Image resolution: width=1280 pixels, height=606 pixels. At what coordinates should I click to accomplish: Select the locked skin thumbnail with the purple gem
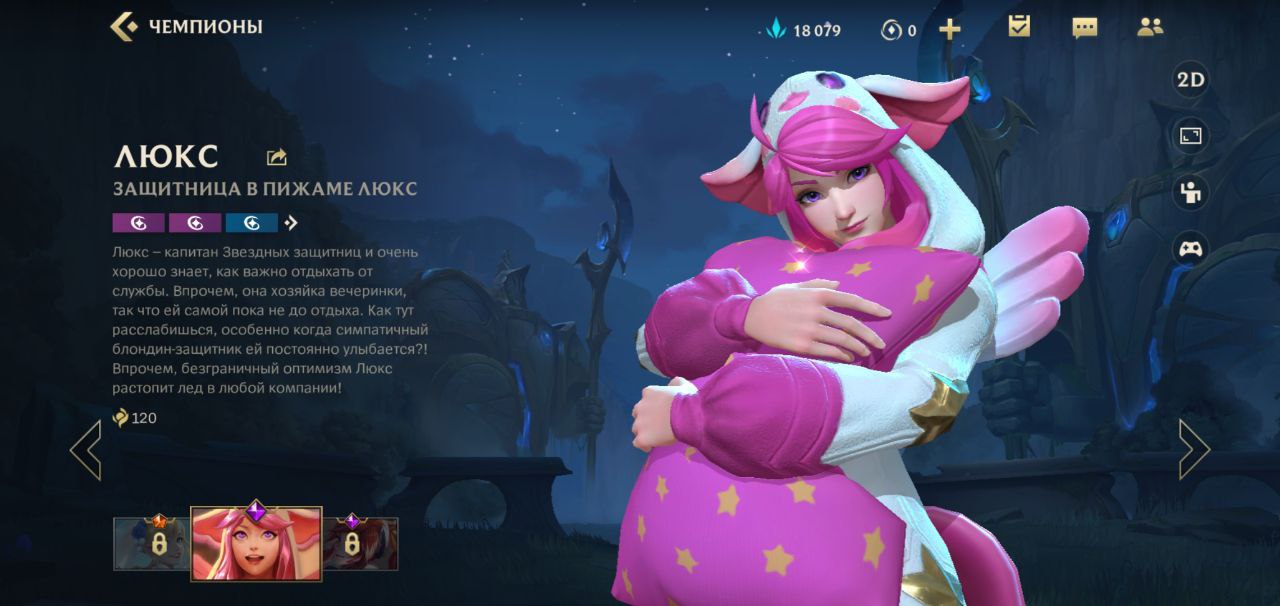point(360,543)
